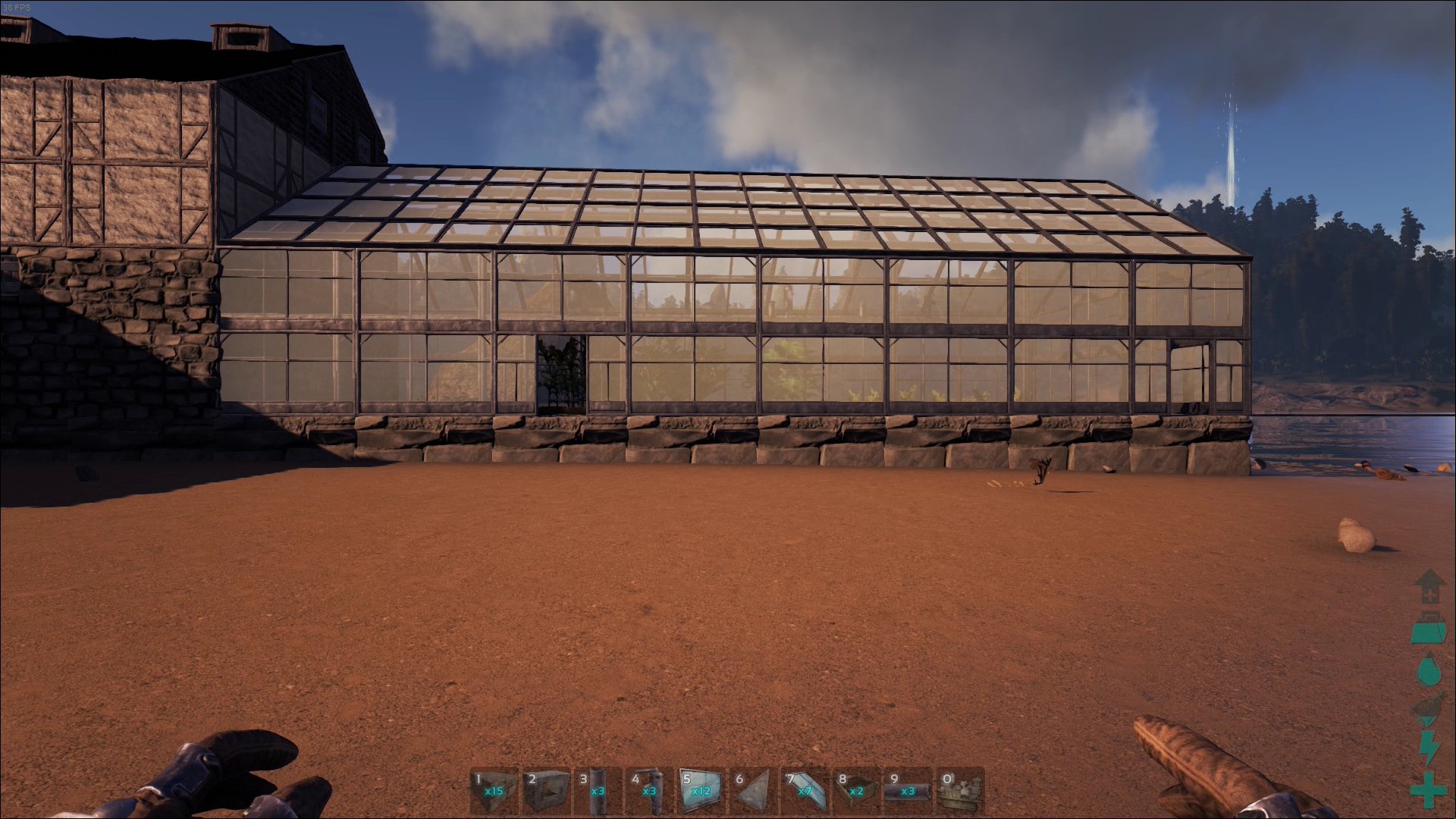Choose the vertical metal pipe in slot 3
Image resolution: width=1456 pixels, height=819 pixels.
[598, 791]
